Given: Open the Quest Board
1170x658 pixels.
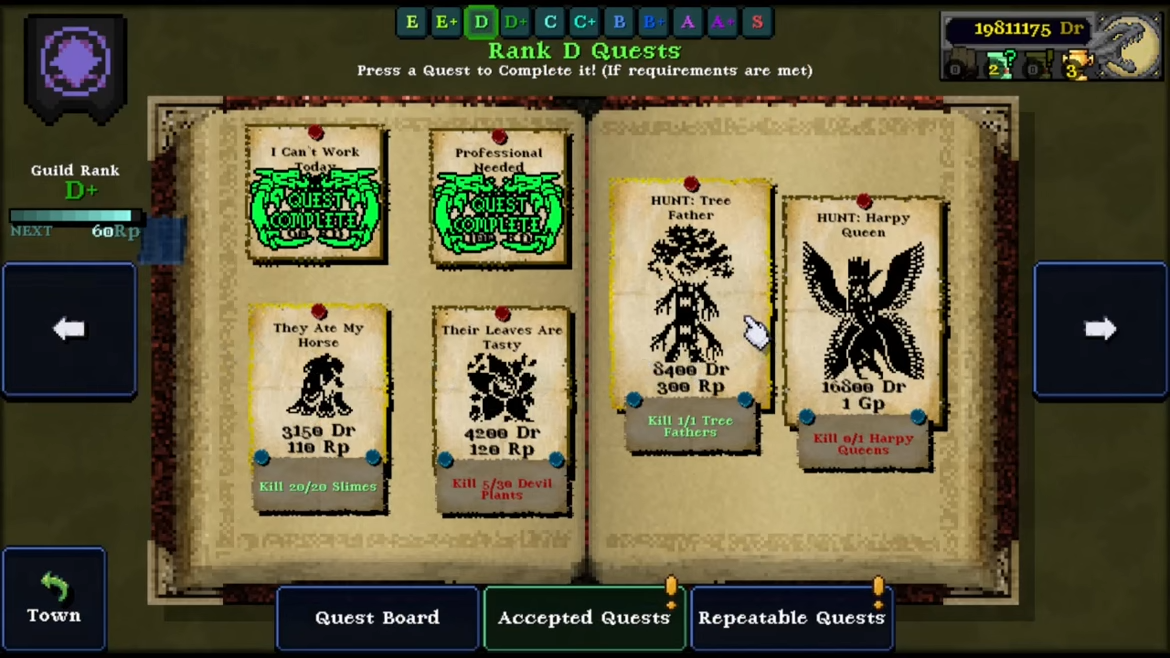Looking at the screenshot, I should (x=377, y=618).
